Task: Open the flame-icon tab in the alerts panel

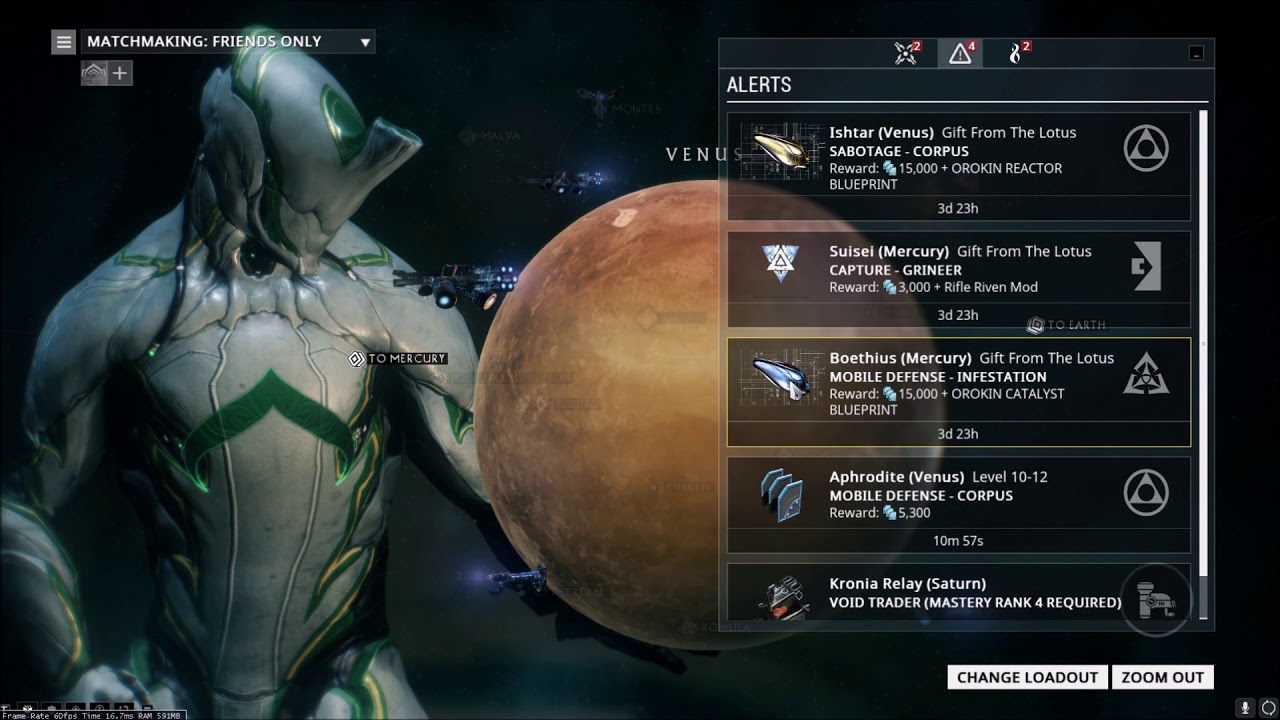Action: [1018, 54]
